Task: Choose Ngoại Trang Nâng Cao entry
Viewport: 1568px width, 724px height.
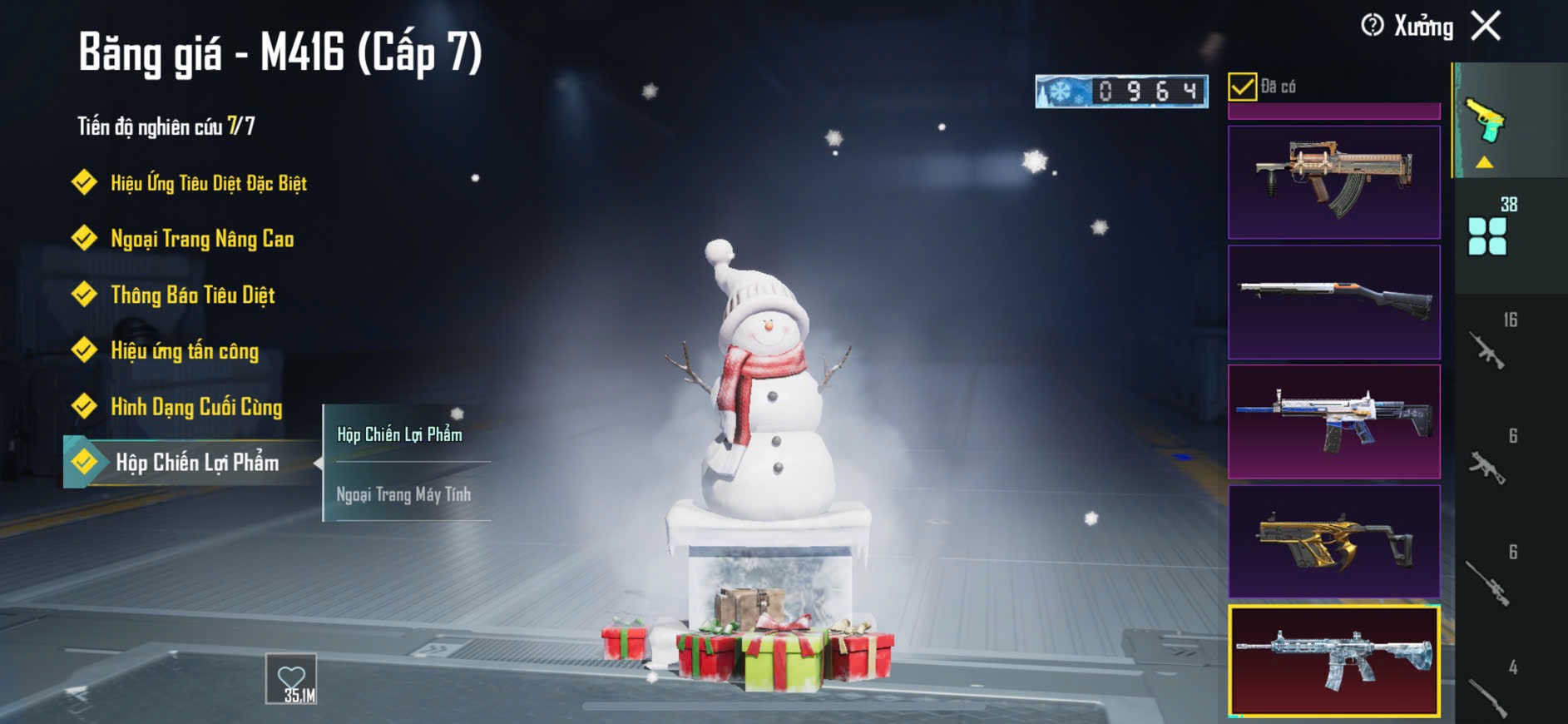Action: (202, 239)
